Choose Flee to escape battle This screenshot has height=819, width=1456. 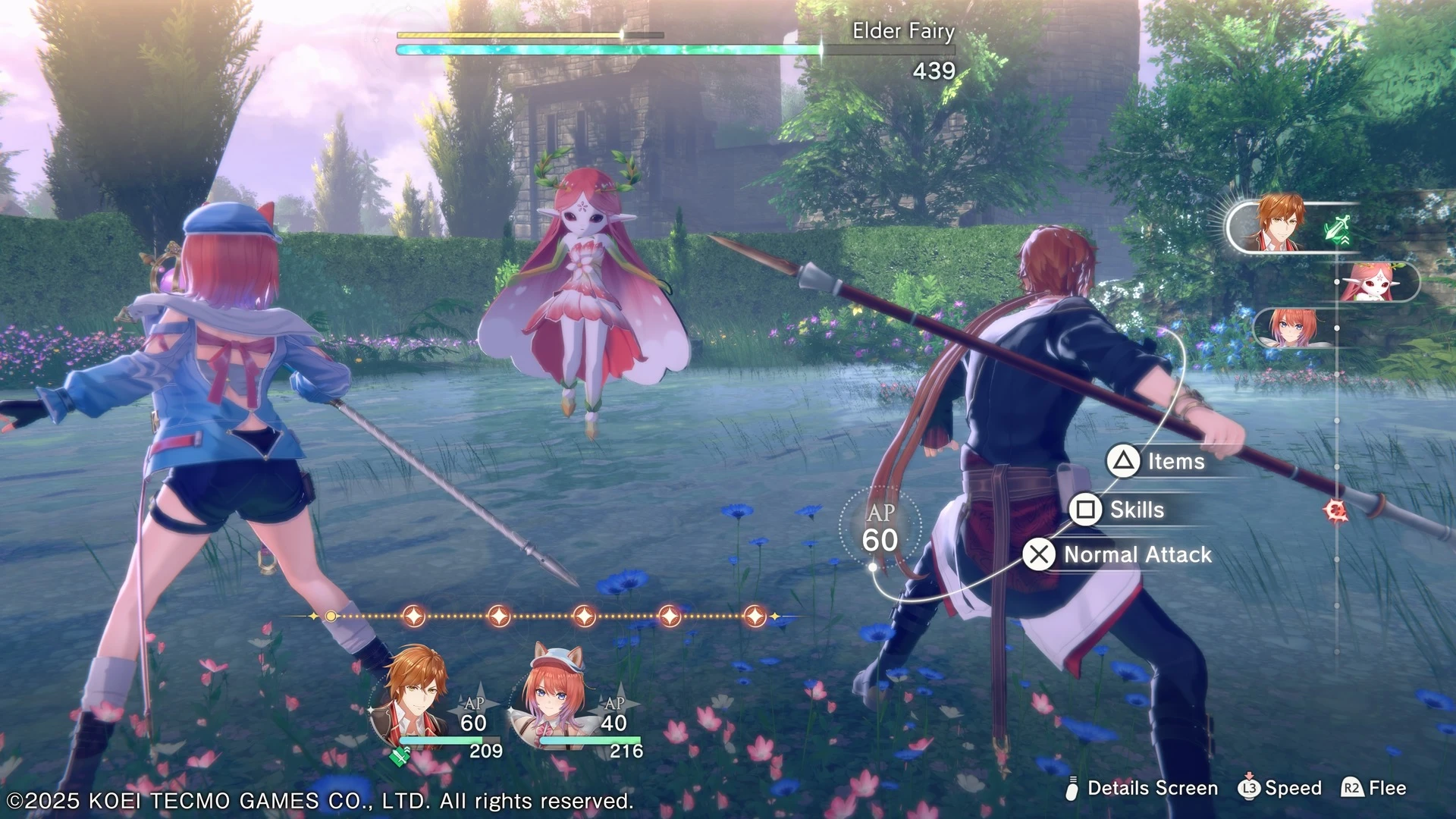point(1374,789)
